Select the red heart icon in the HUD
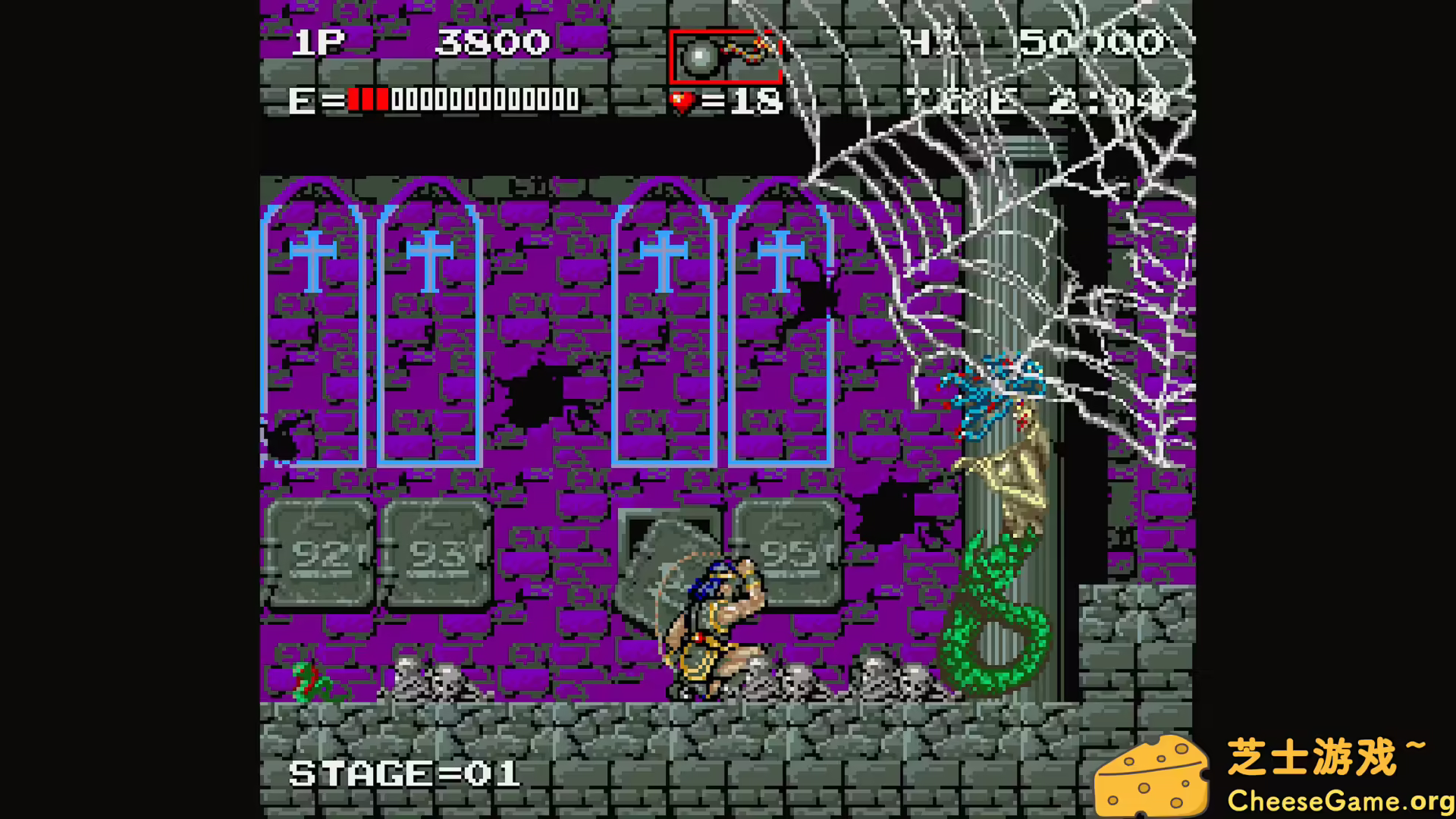The height and width of the screenshot is (819, 1456). (x=682, y=99)
